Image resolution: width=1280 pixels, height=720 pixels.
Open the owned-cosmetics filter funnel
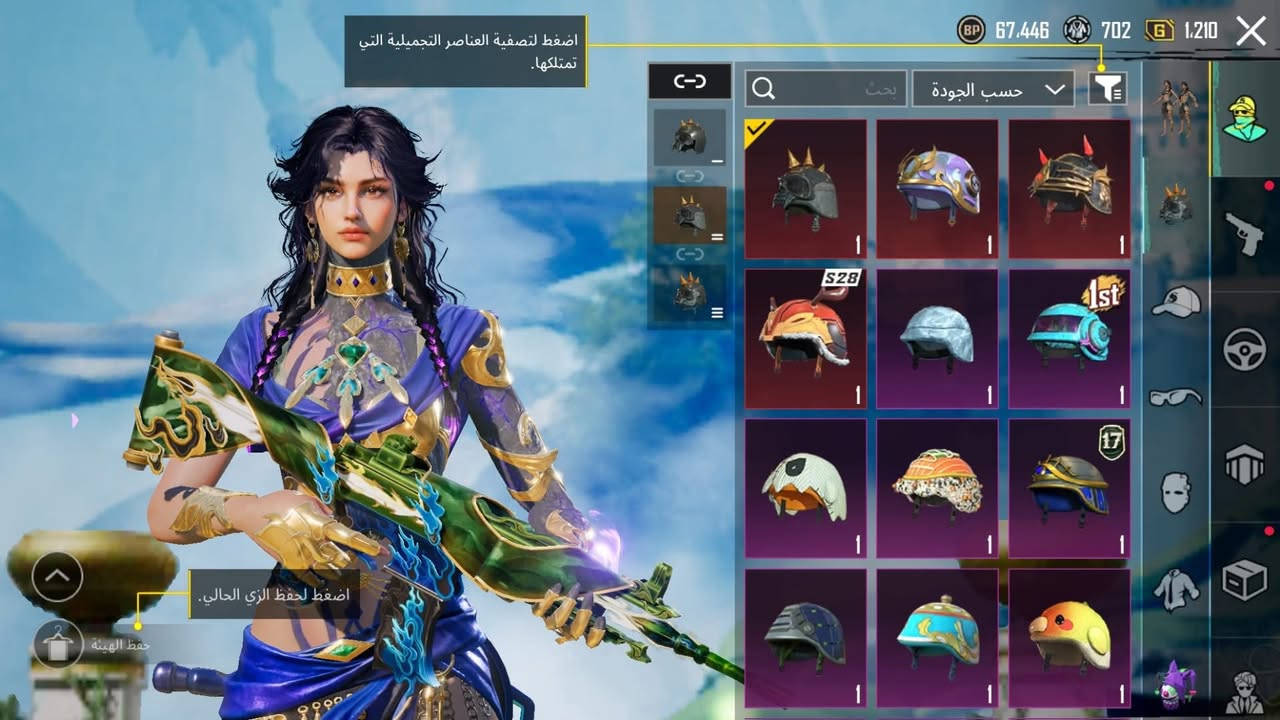1107,89
